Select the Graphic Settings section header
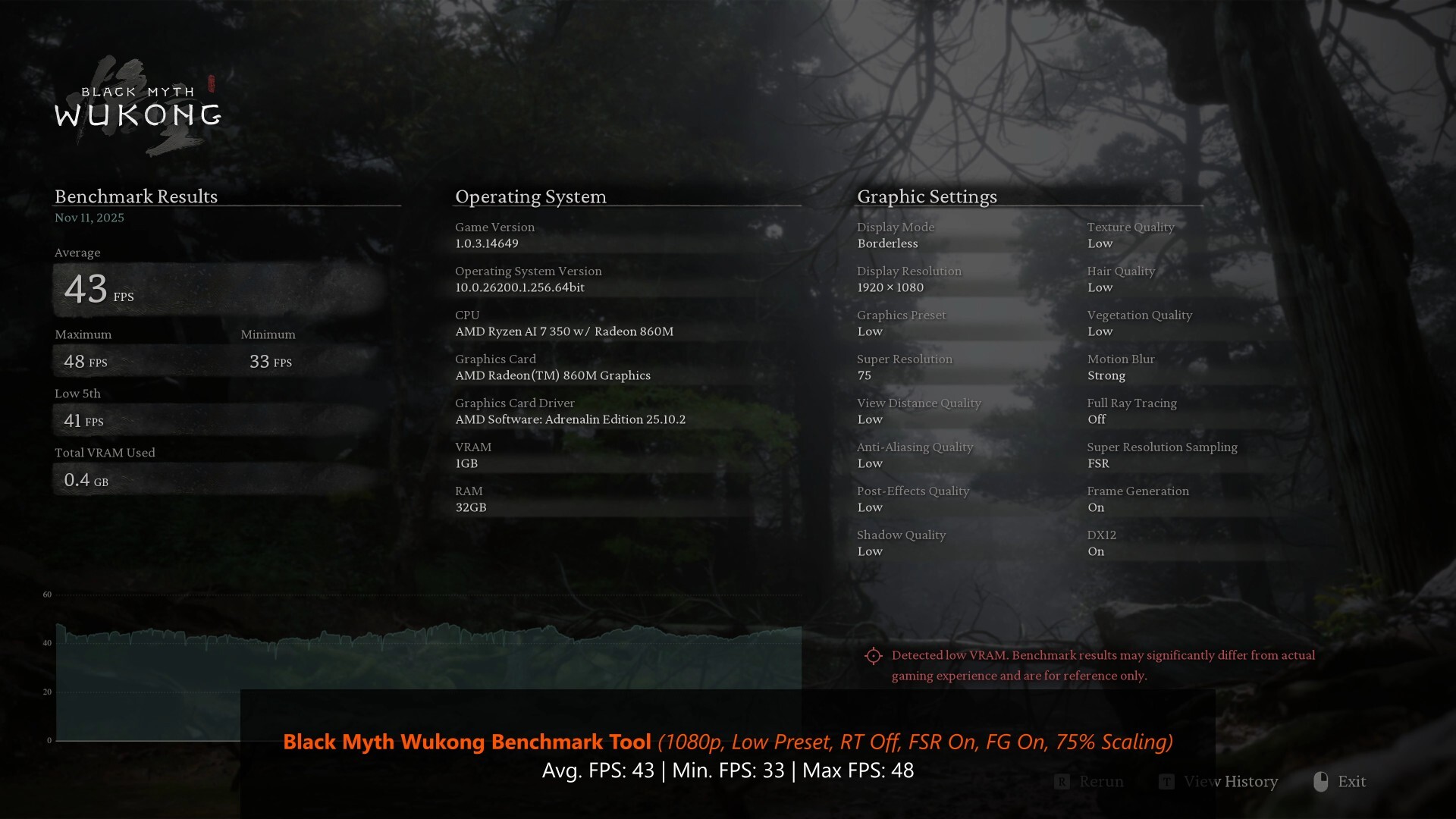The width and height of the screenshot is (1456, 819). click(x=927, y=197)
